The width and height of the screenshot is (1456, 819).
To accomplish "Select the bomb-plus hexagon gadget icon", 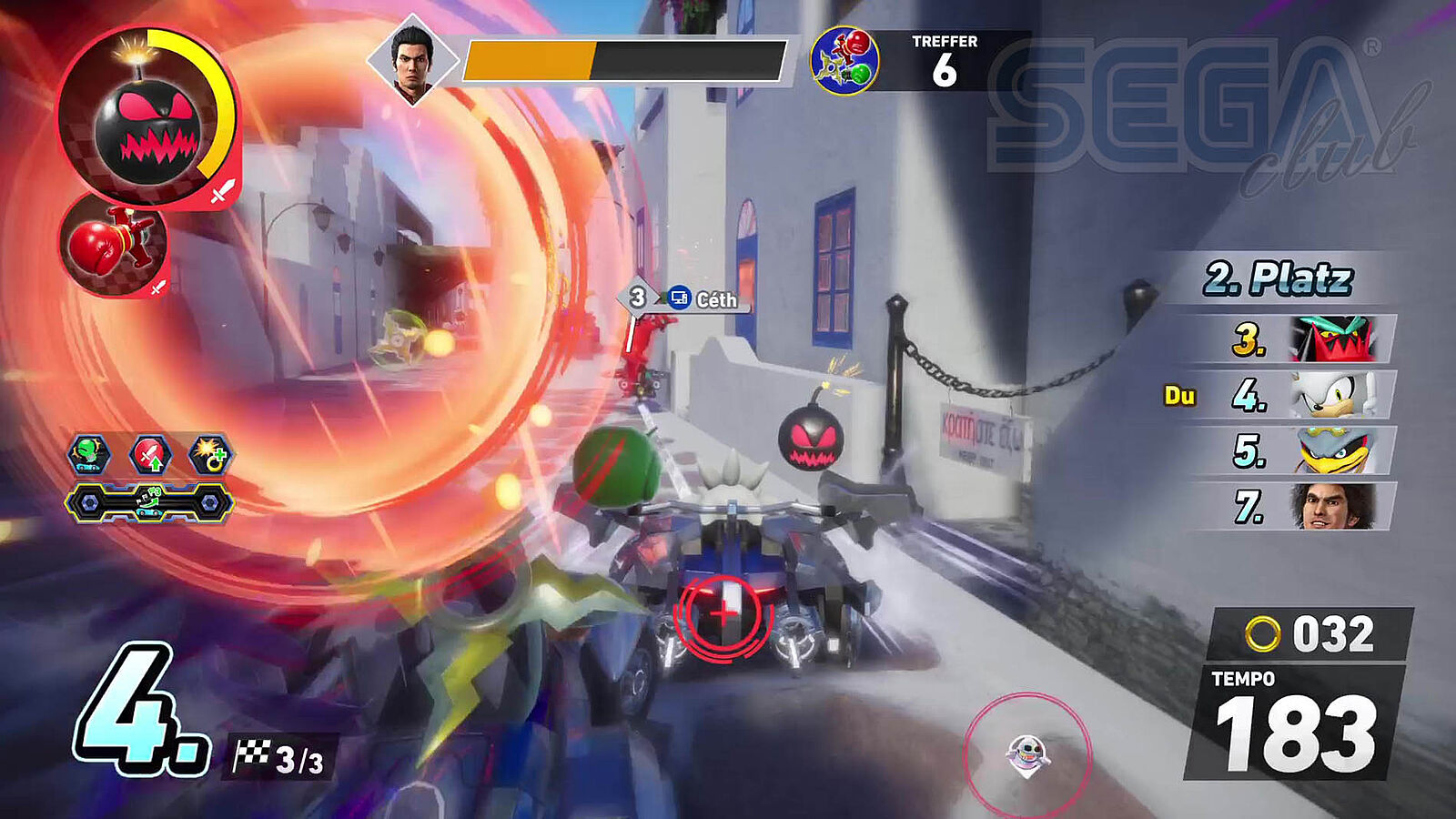I will [x=210, y=454].
